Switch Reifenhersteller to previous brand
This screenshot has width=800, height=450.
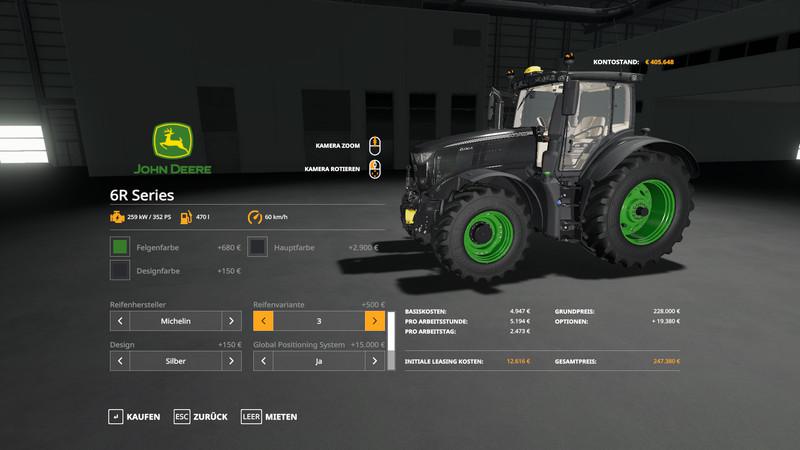point(120,321)
